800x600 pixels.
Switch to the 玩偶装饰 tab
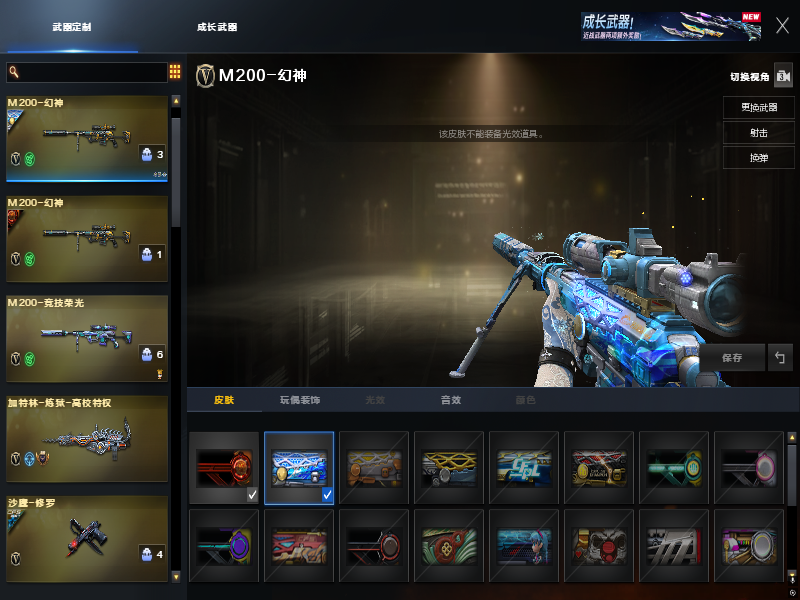(299, 400)
